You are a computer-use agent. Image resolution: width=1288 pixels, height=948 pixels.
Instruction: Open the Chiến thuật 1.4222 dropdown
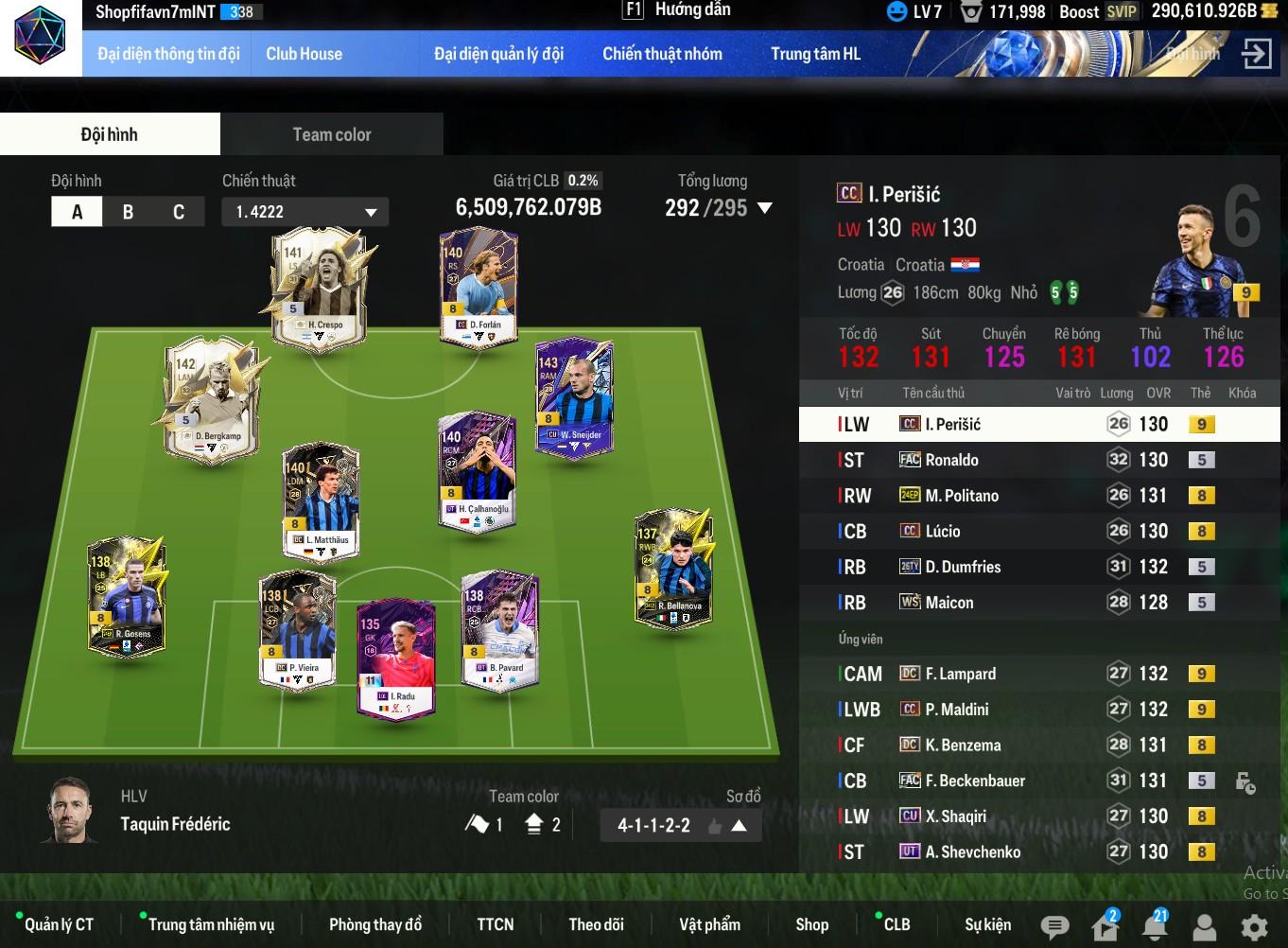pyautogui.click(x=305, y=212)
